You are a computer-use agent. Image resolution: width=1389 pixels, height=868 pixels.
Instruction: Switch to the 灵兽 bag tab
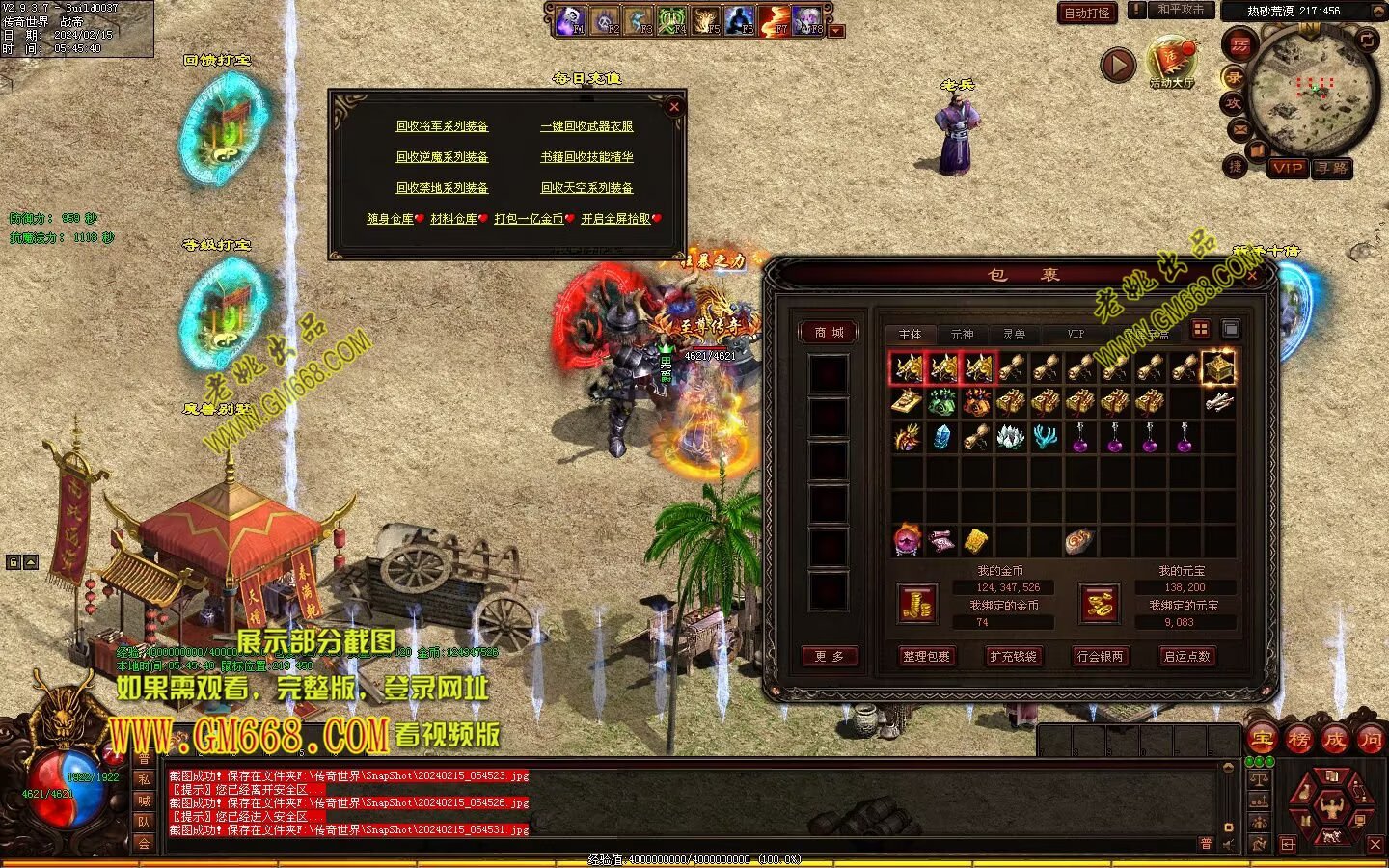tap(1014, 335)
